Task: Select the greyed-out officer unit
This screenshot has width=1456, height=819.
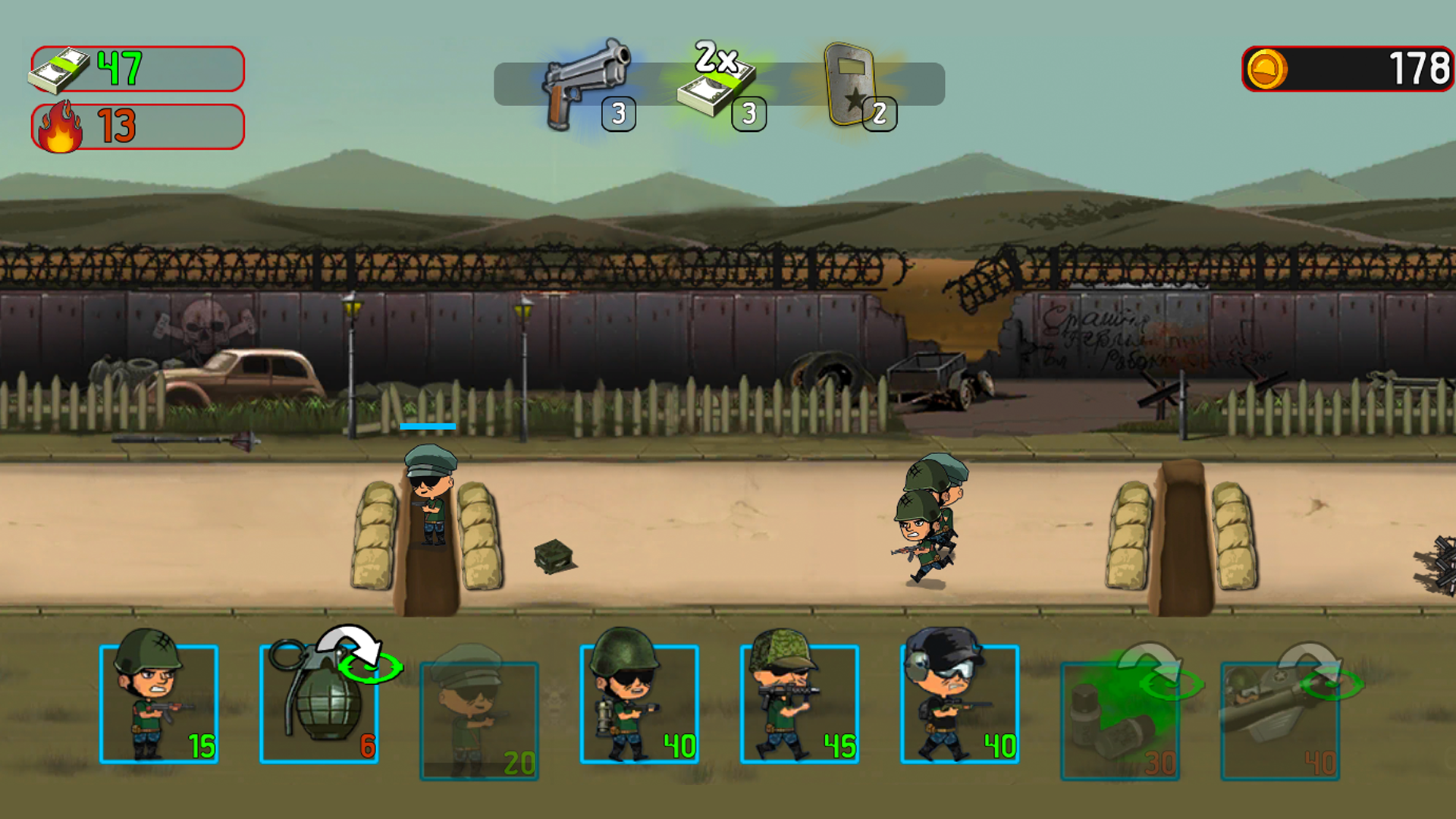Action: pyautogui.click(x=478, y=720)
